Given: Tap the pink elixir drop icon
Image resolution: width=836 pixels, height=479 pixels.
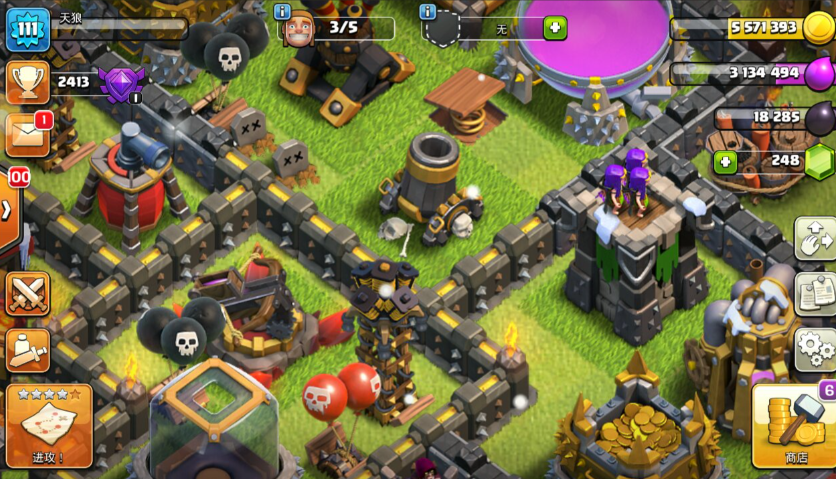Looking at the screenshot, I should tap(819, 72).
